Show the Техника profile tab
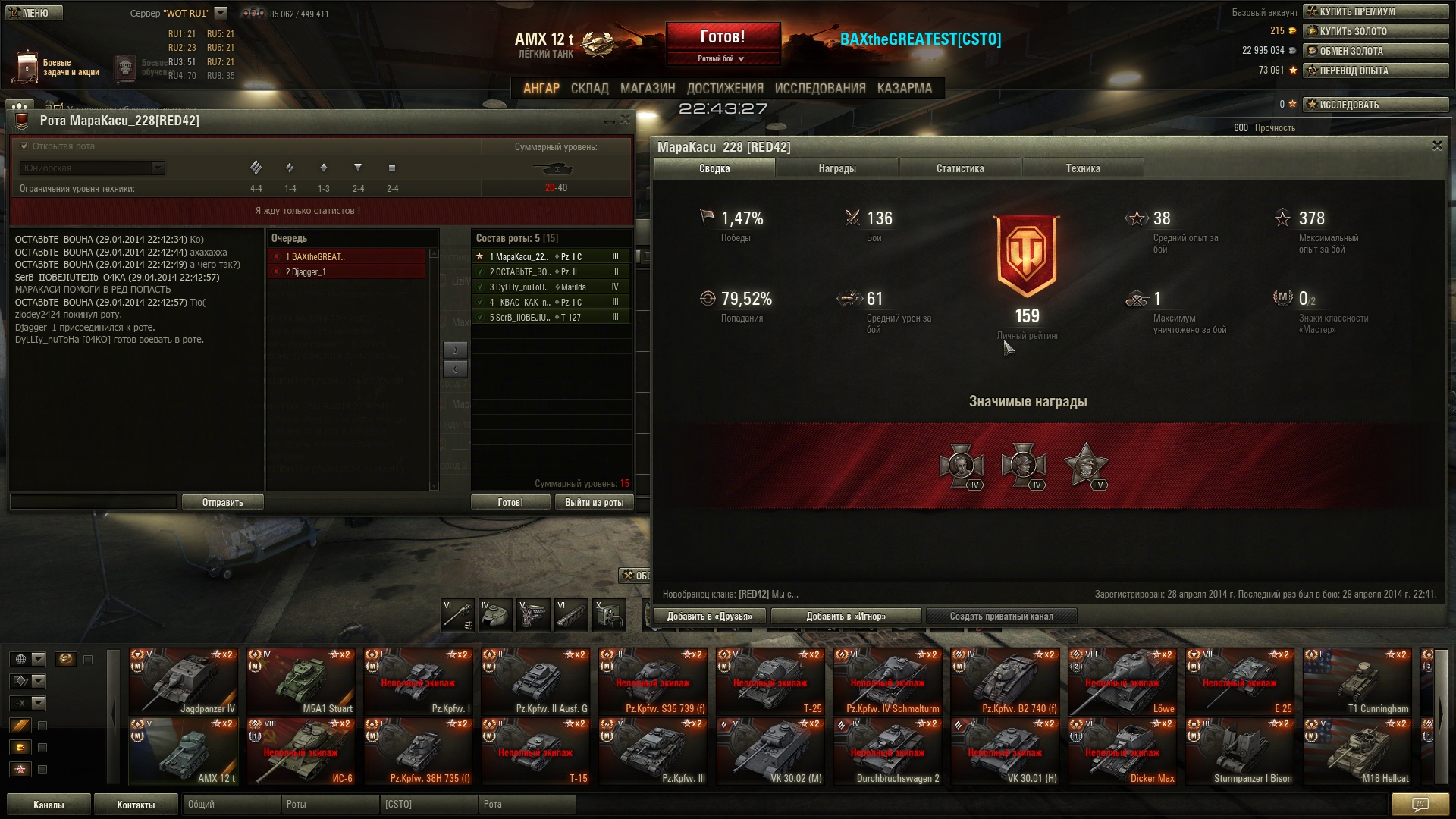This screenshot has width=1456, height=819. (x=1082, y=168)
